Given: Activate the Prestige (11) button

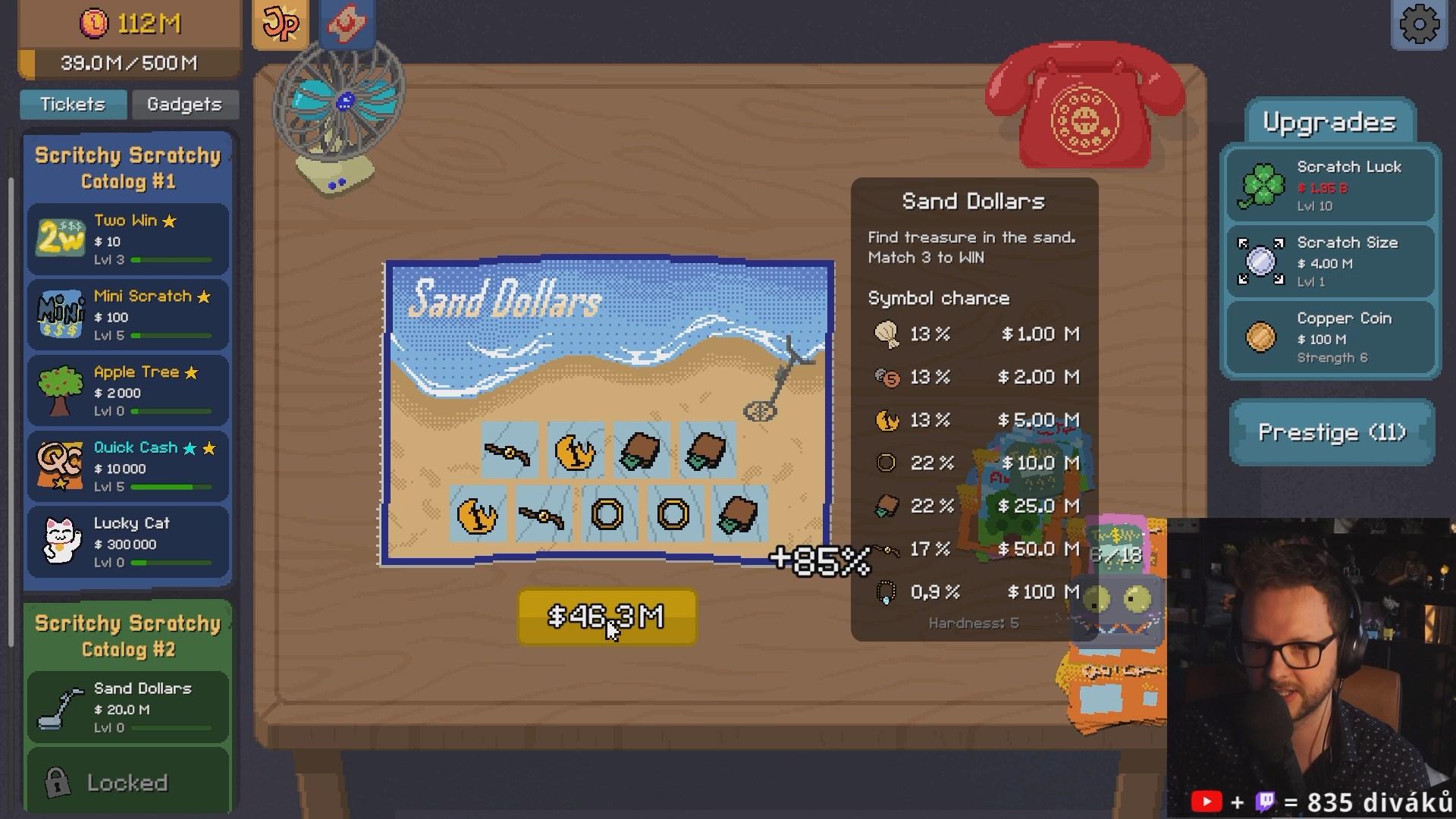Looking at the screenshot, I should pyautogui.click(x=1332, y=432).
